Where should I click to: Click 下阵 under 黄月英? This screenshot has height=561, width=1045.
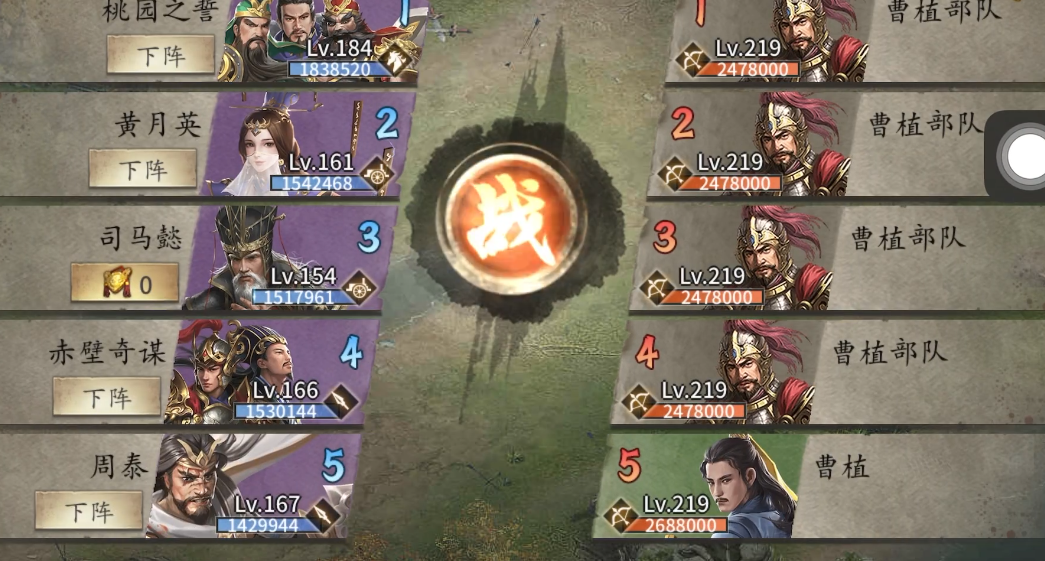coord(142,168)
